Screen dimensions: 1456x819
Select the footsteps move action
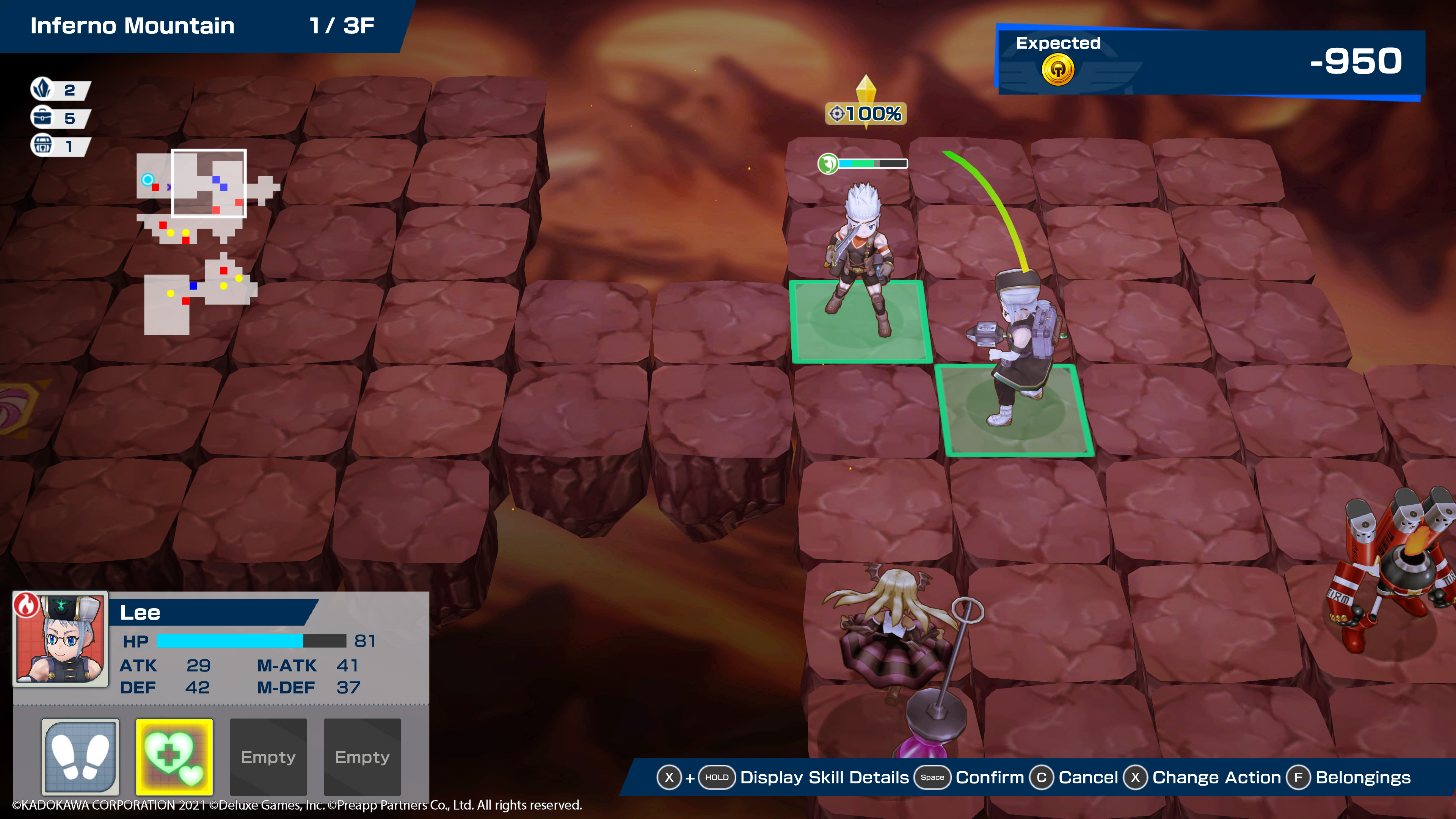click(x=80, y=756)
